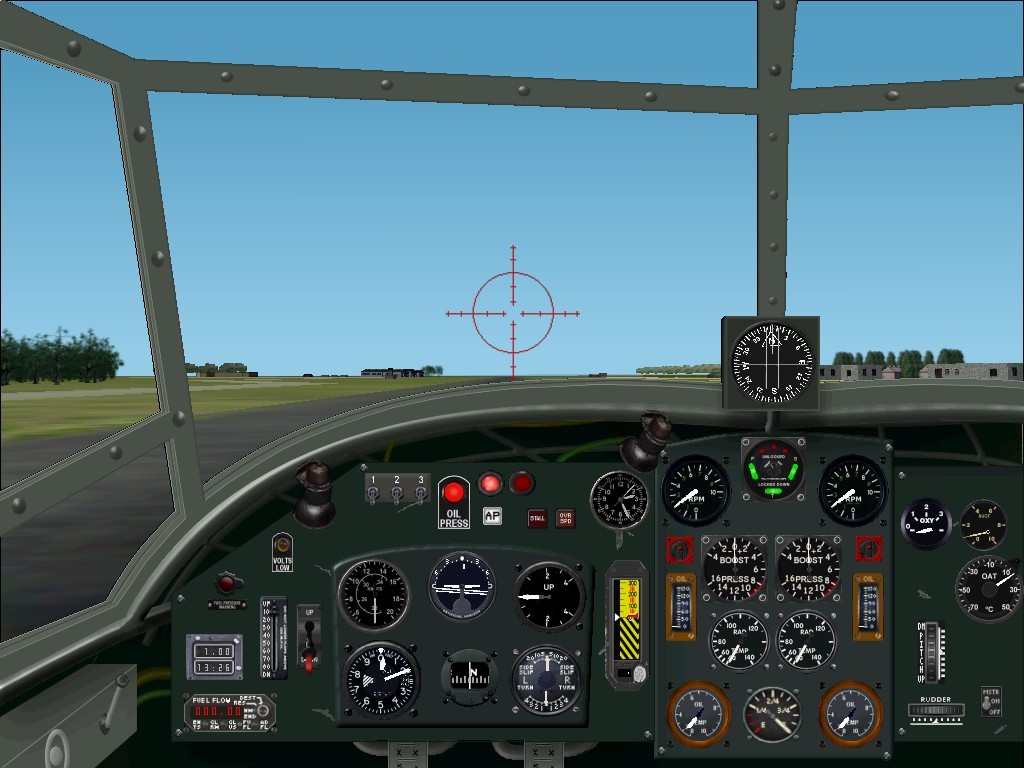Image resolution: width=1024 pixels, height=768 pixels.
Task: Turn the right engine red magneto switch
Action: 868,549
